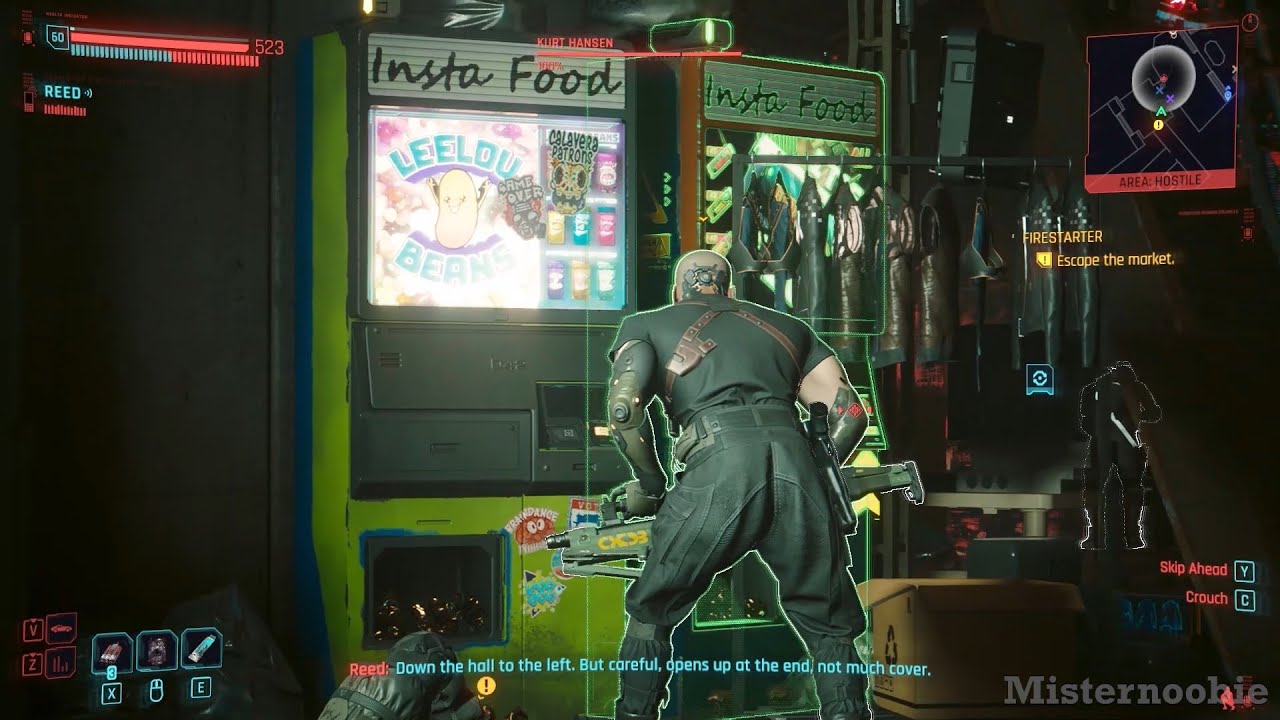This screenshot has height=720, width=1280.
Task: Click the yellow exclamation quest marker icon
Action: tap(486, 686)
